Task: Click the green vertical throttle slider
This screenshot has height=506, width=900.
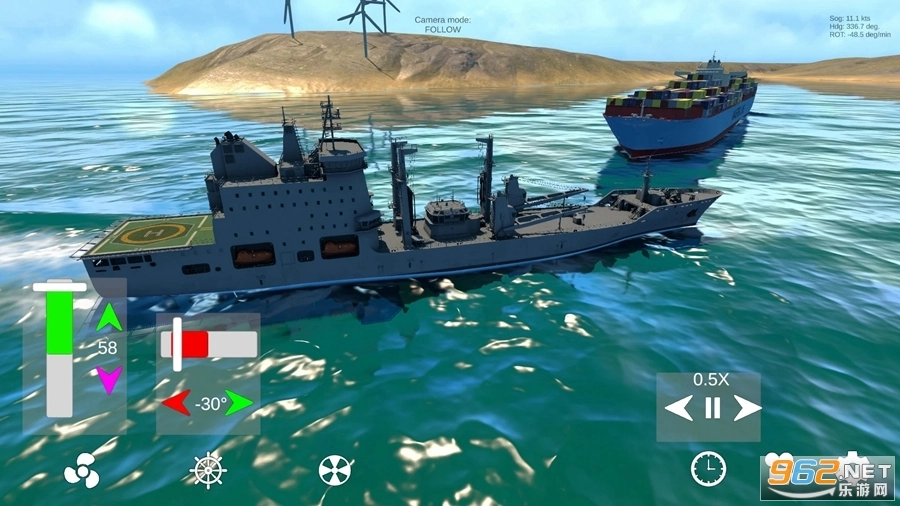Action: point(60,348)
